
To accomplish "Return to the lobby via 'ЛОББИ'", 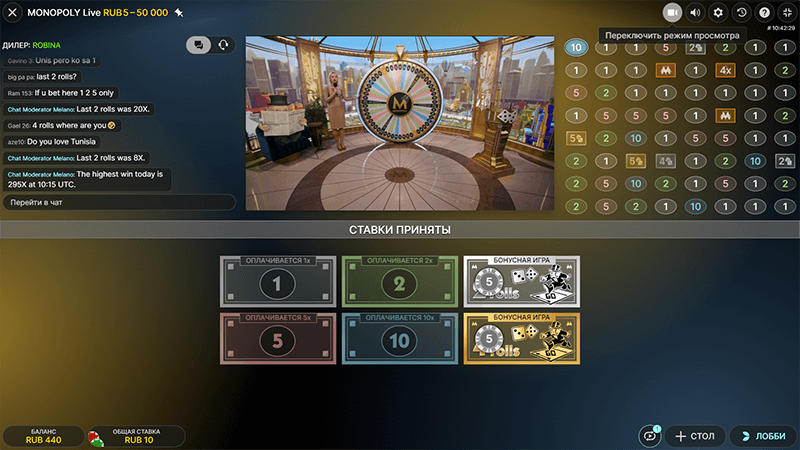I will tap(762, 436).
